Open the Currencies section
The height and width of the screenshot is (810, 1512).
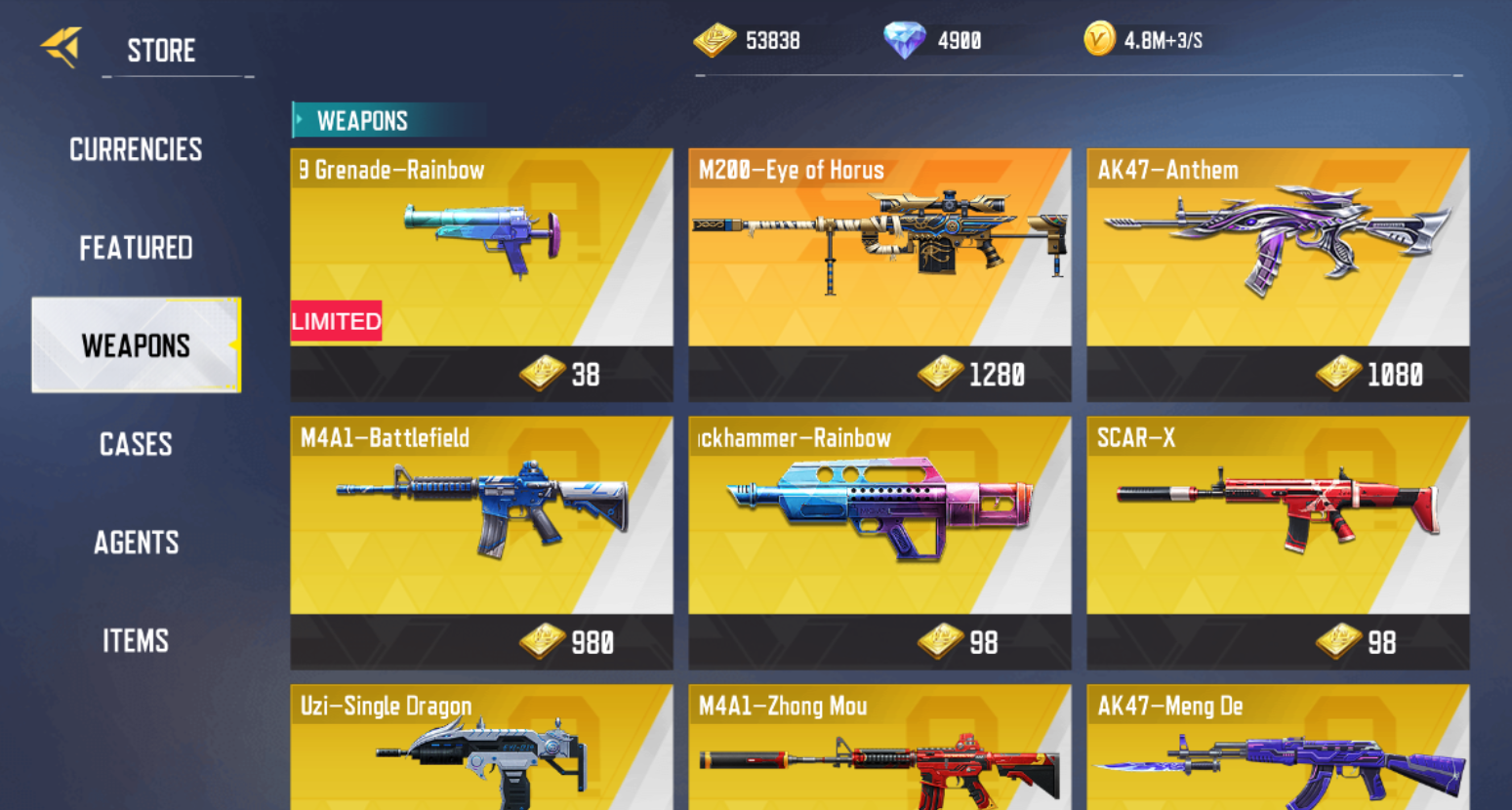click(136, 149)
